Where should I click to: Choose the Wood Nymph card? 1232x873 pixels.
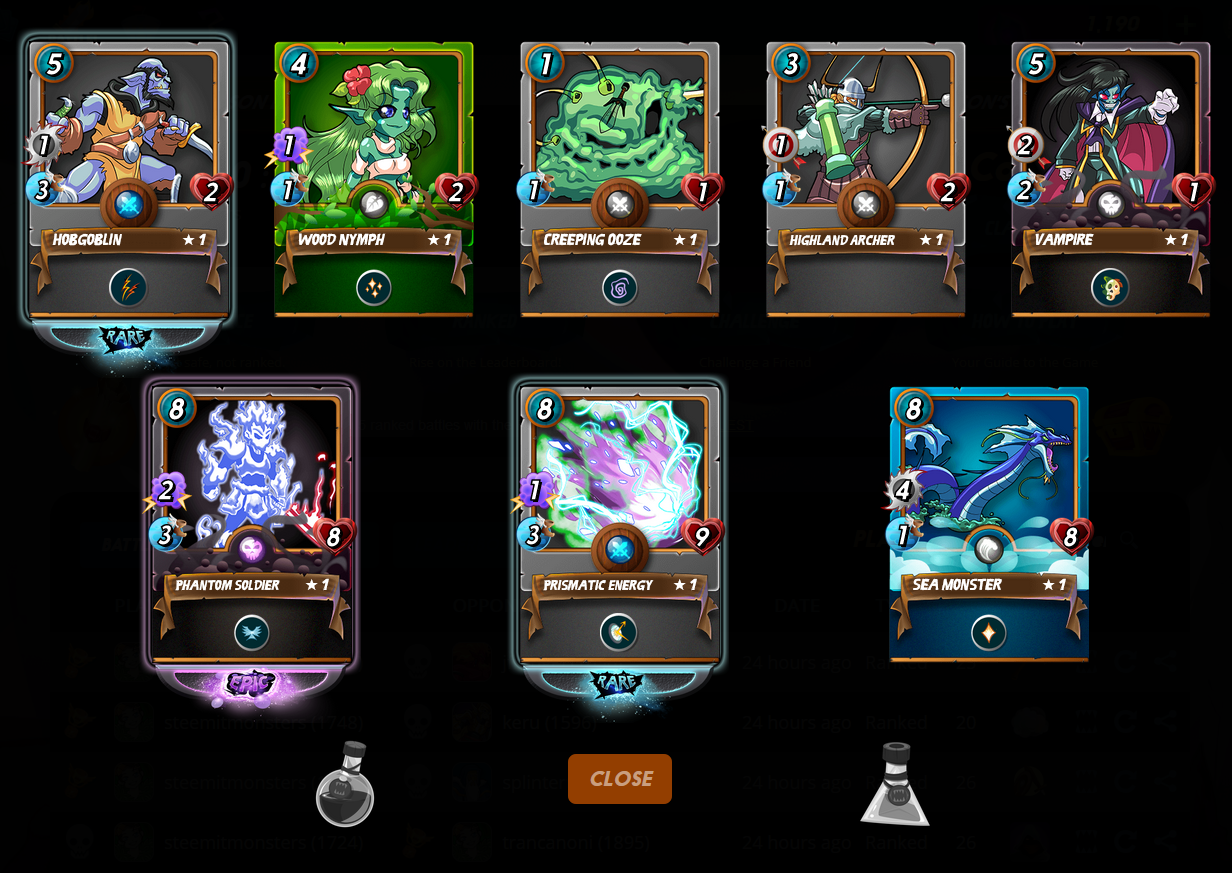point(374,180)
